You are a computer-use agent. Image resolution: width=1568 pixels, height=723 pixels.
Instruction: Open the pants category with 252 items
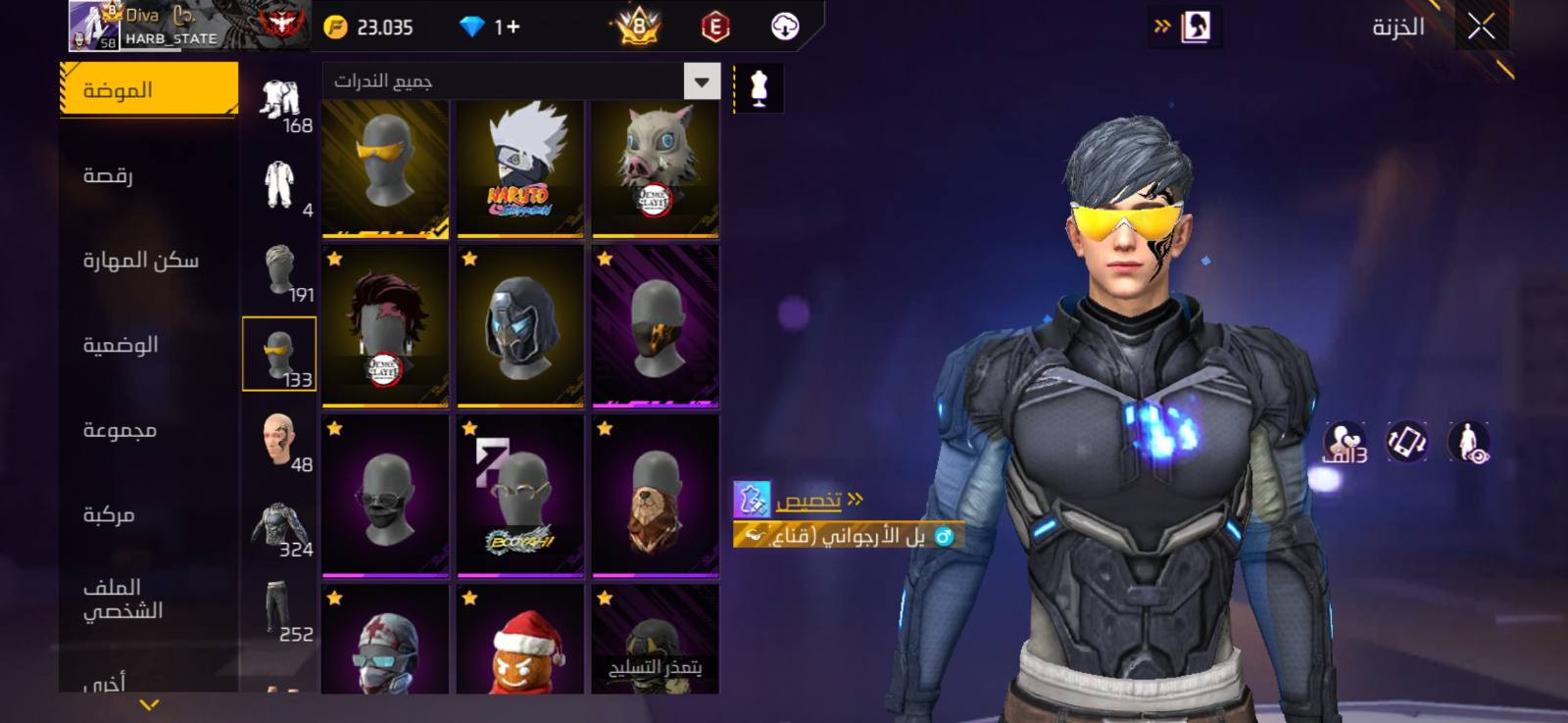280,613
